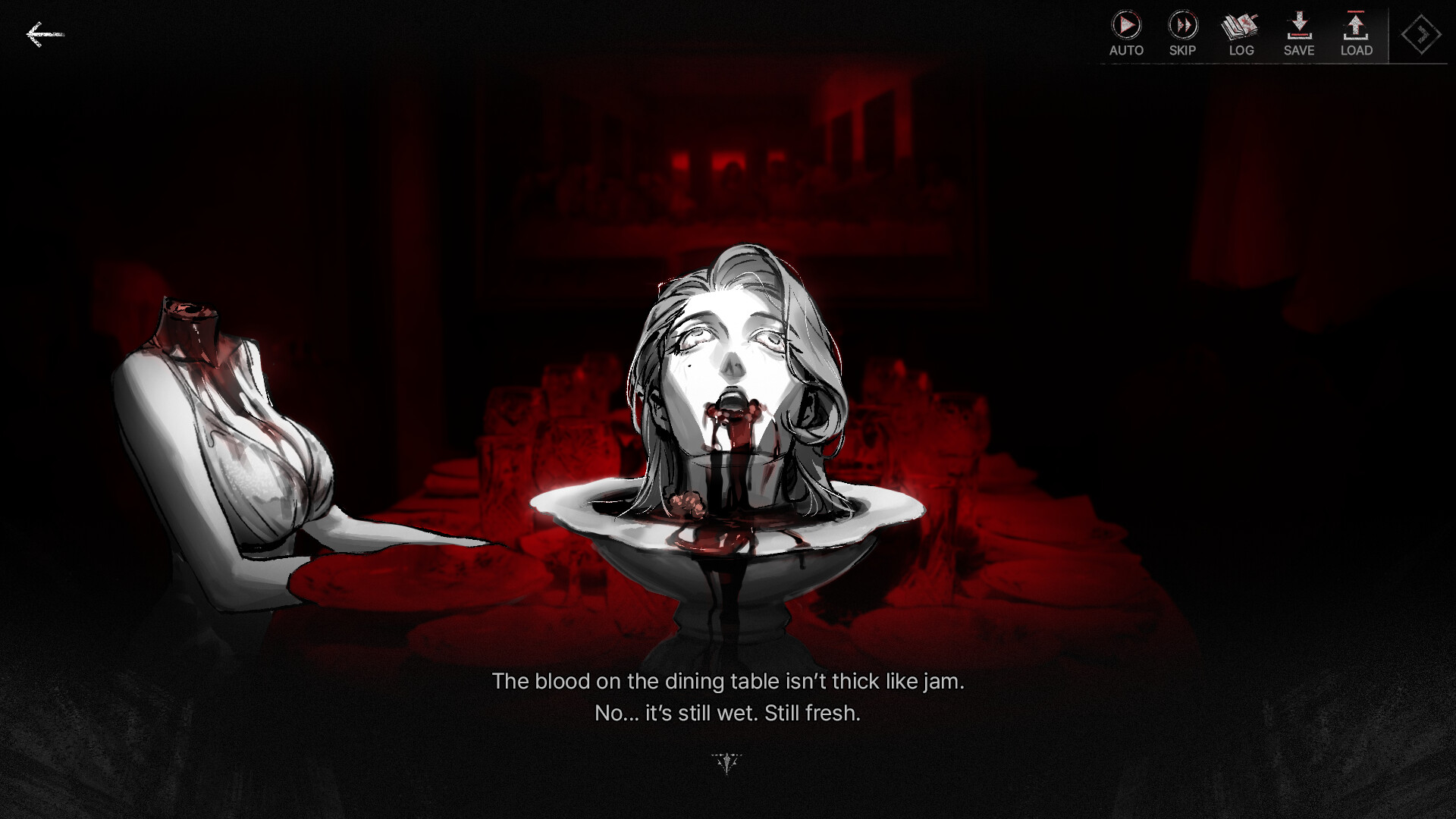Click the red playback triangle inside the AUTO circle
Image resolution: width=1456 pixels, height=819 pixels.
(1126, 26)
